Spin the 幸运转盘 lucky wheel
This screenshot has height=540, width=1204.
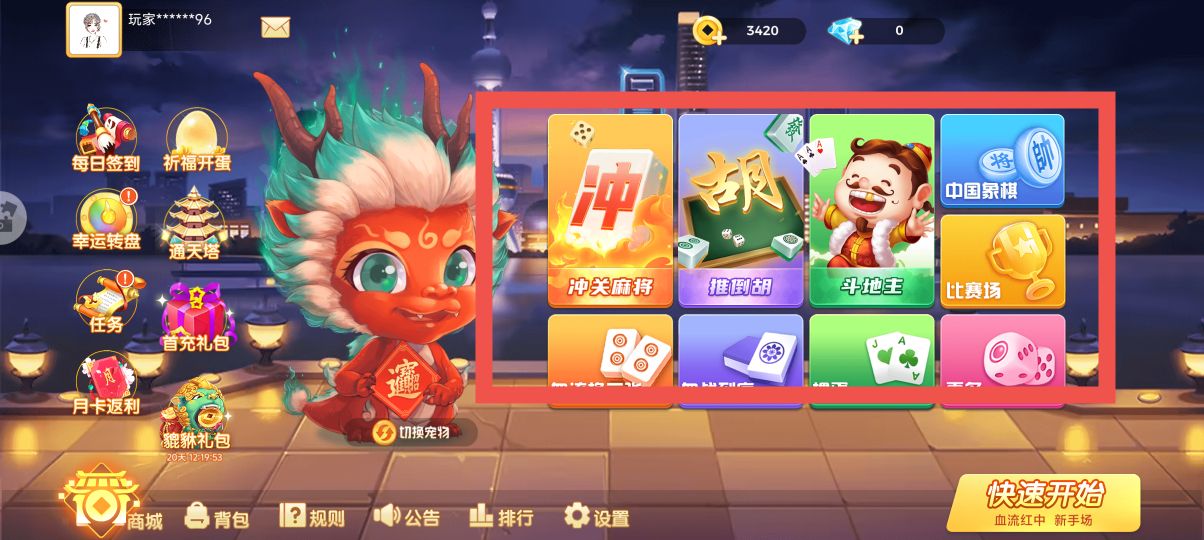point(105,220)
